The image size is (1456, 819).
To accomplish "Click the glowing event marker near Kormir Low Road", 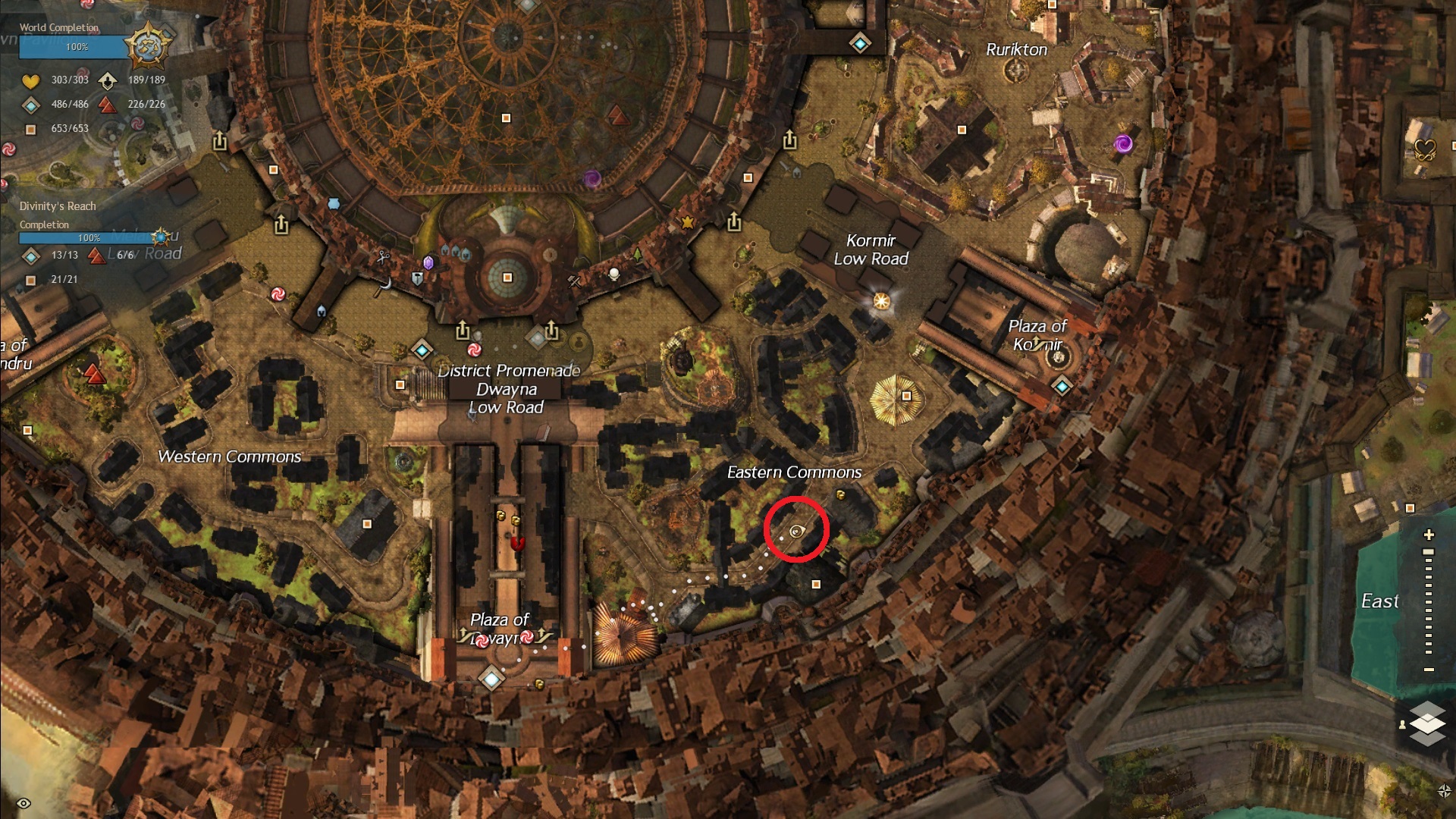I will pyautogui.click(x=881, y=301).
